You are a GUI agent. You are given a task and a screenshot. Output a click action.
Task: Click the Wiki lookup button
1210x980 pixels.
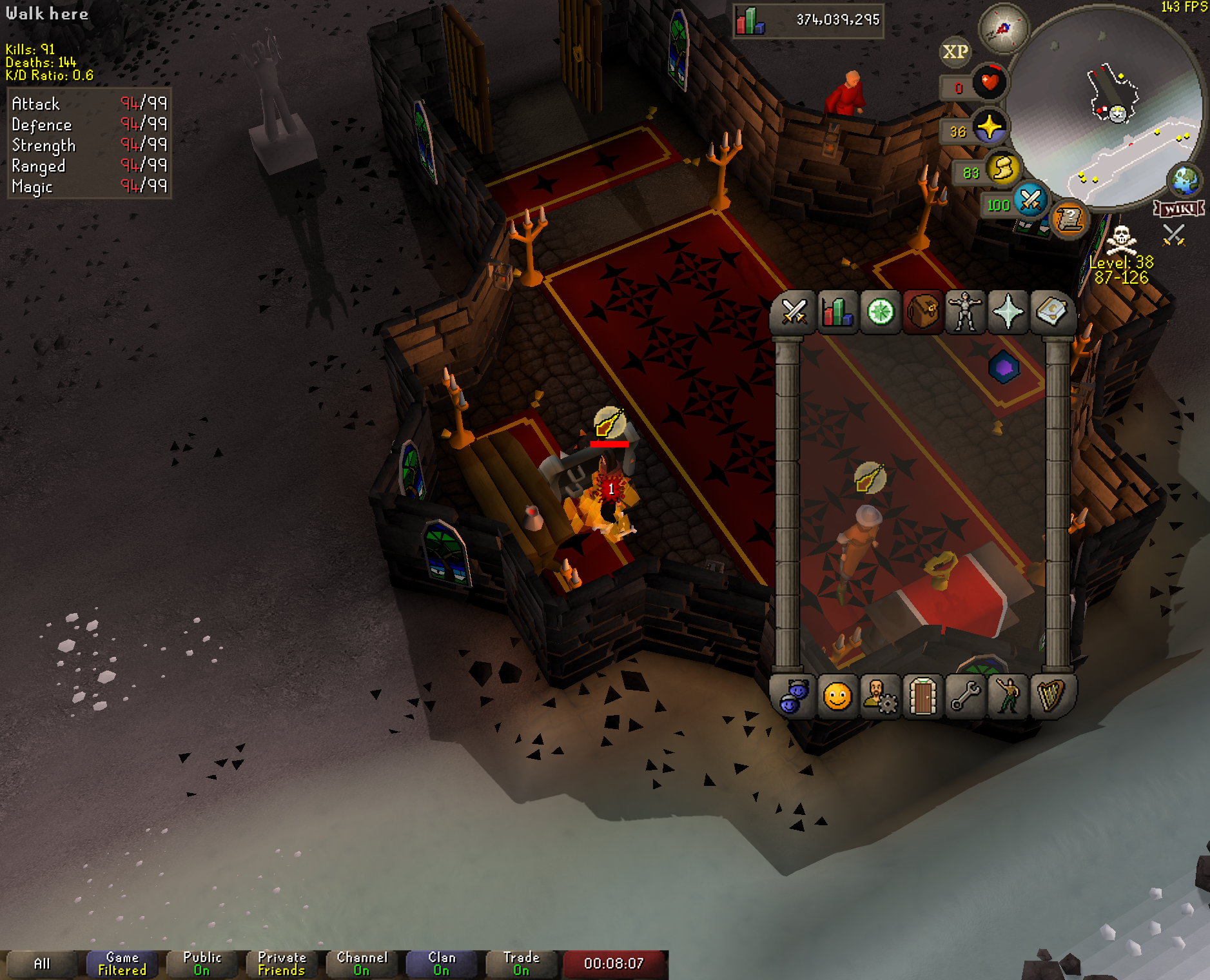click(x=1179, y=208)
